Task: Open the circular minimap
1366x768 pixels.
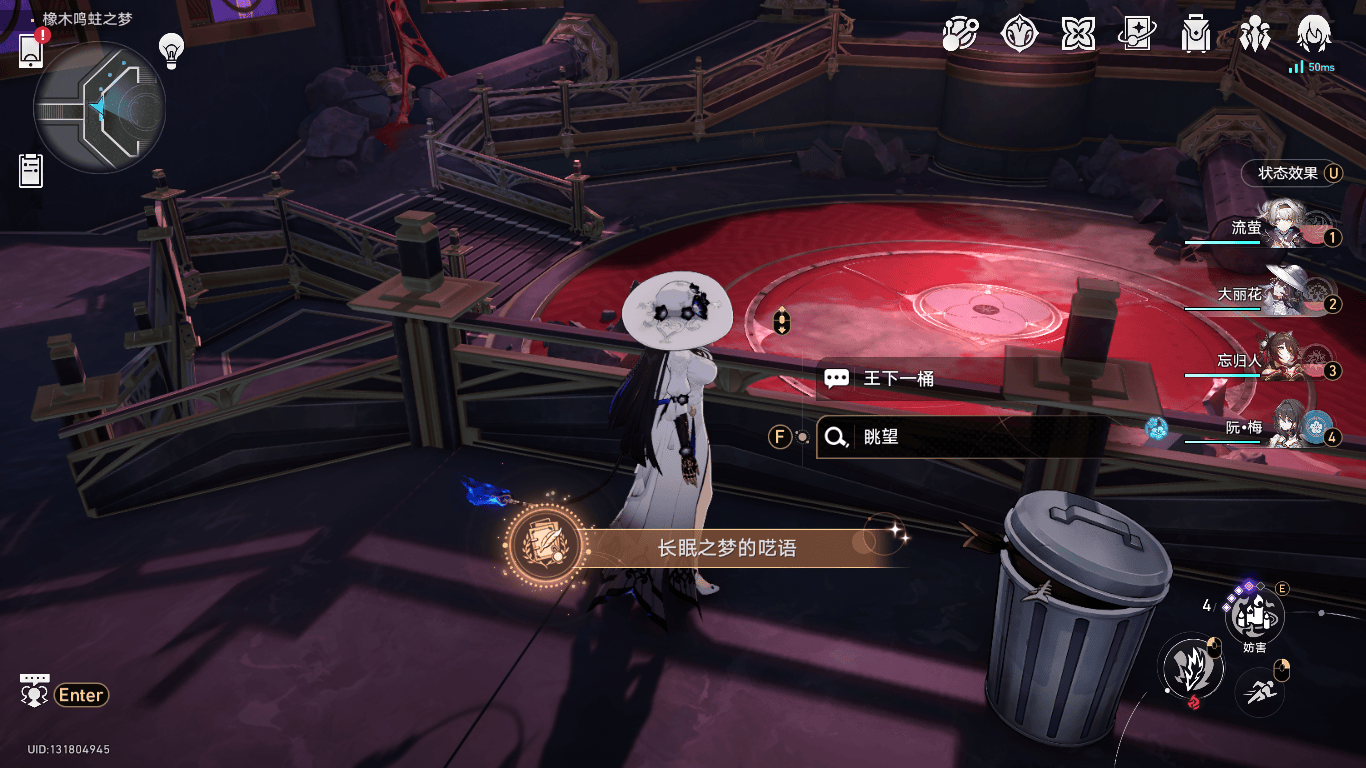Action: click(x=99, y=108)
